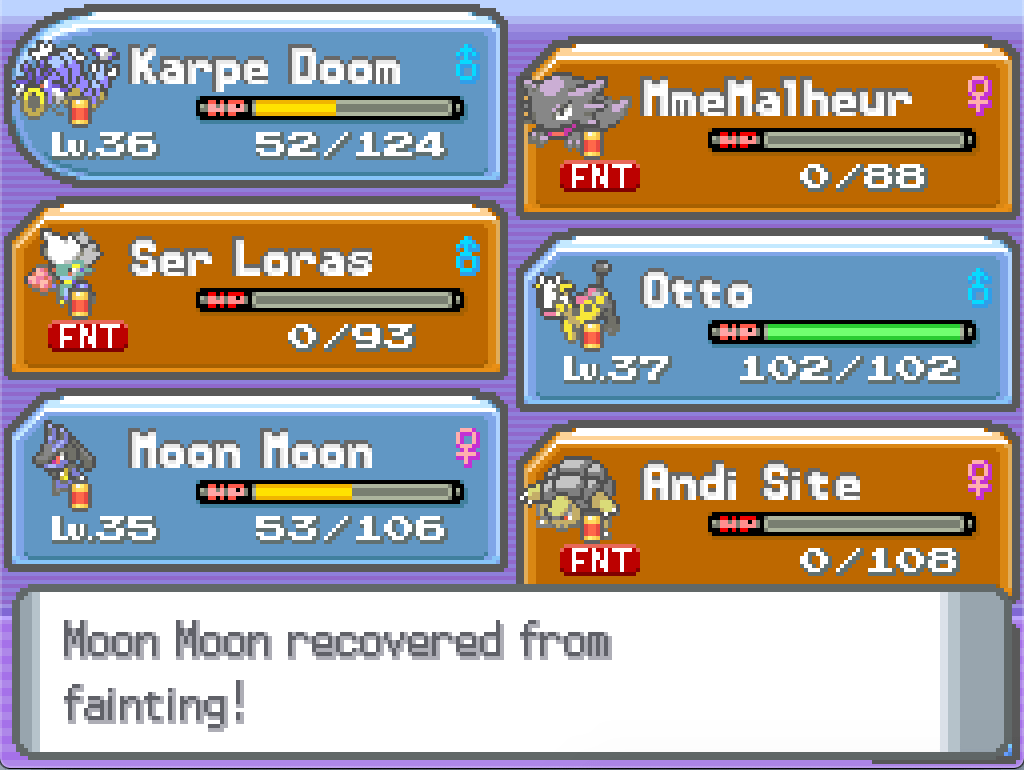Screen dimensions: 1024x770
Task: Advance the Moon Moon recovered message box
Action: 510,673
